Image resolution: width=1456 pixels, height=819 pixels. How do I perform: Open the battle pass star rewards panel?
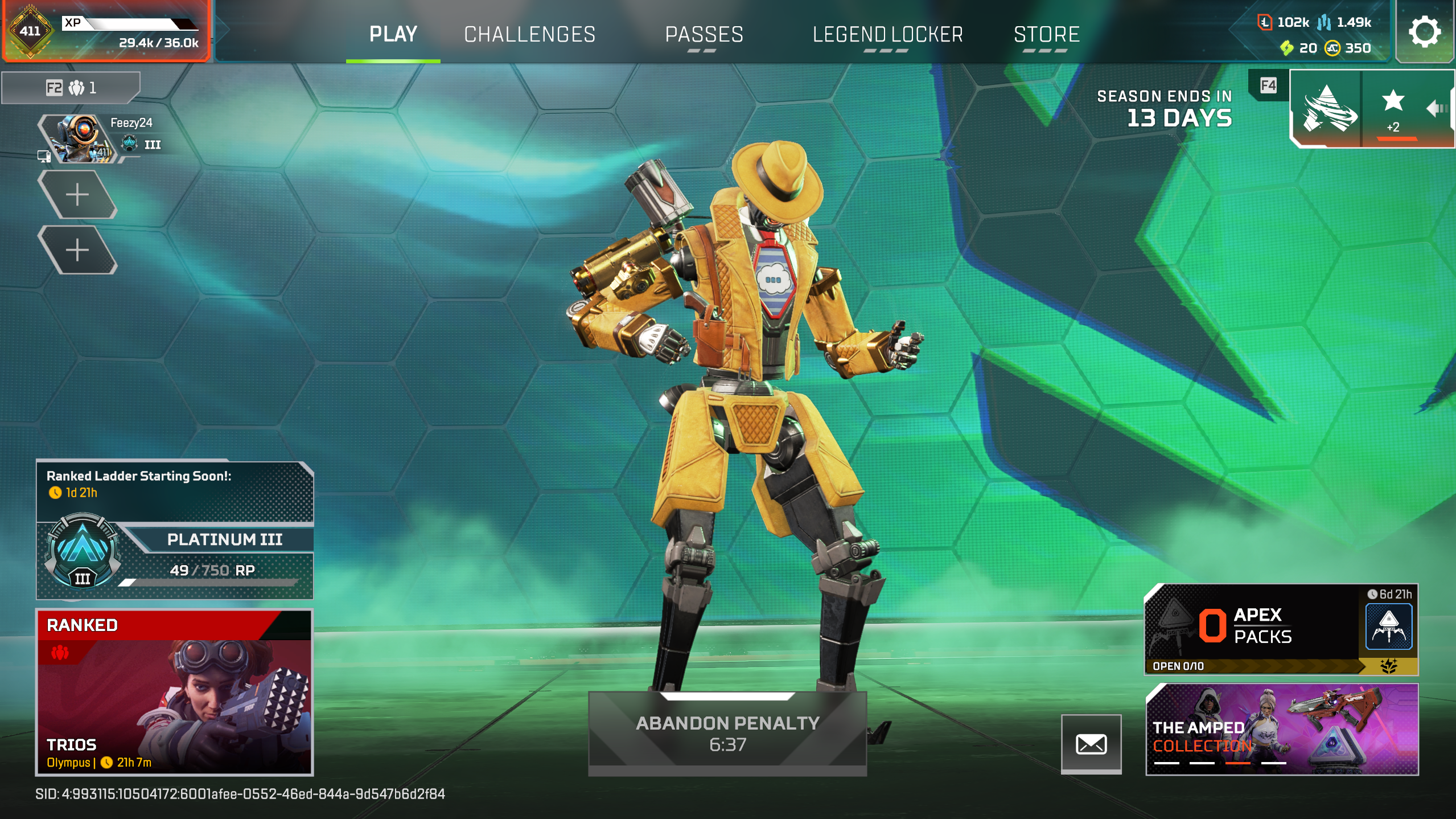click(x=1392, y=108)
